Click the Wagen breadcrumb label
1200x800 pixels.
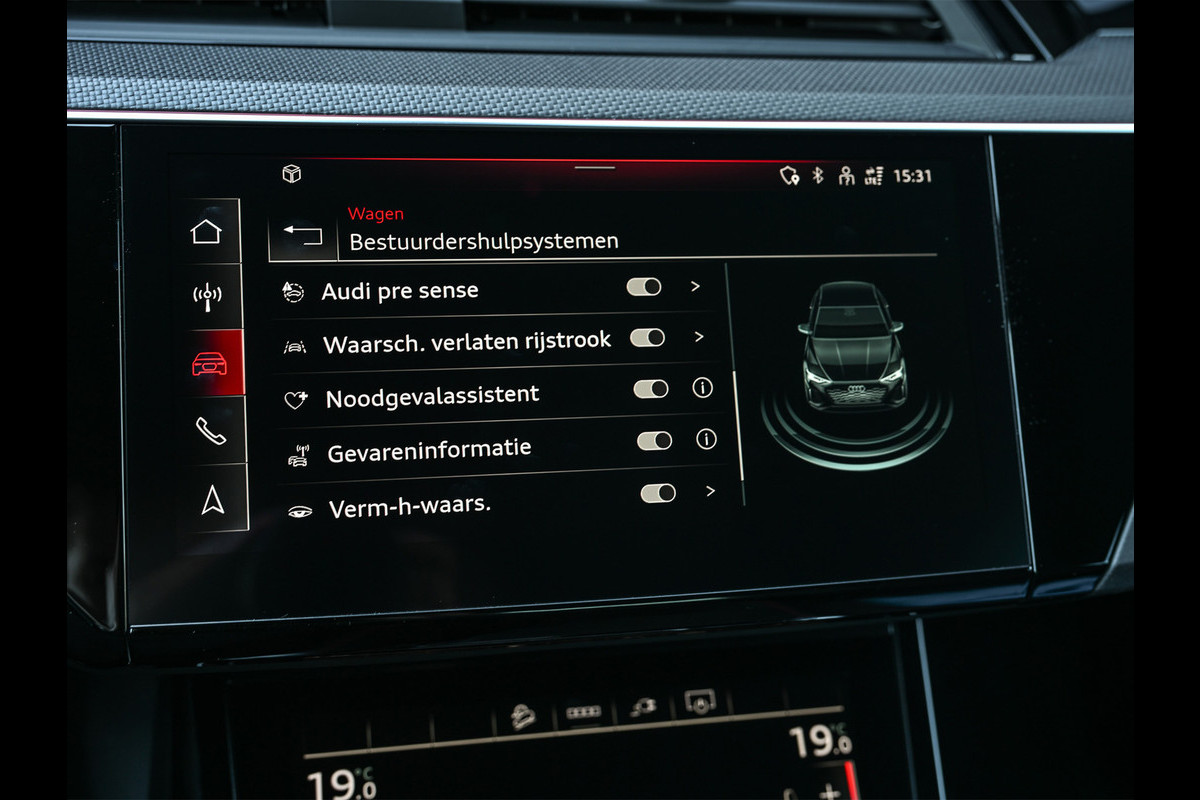(376, 214)
